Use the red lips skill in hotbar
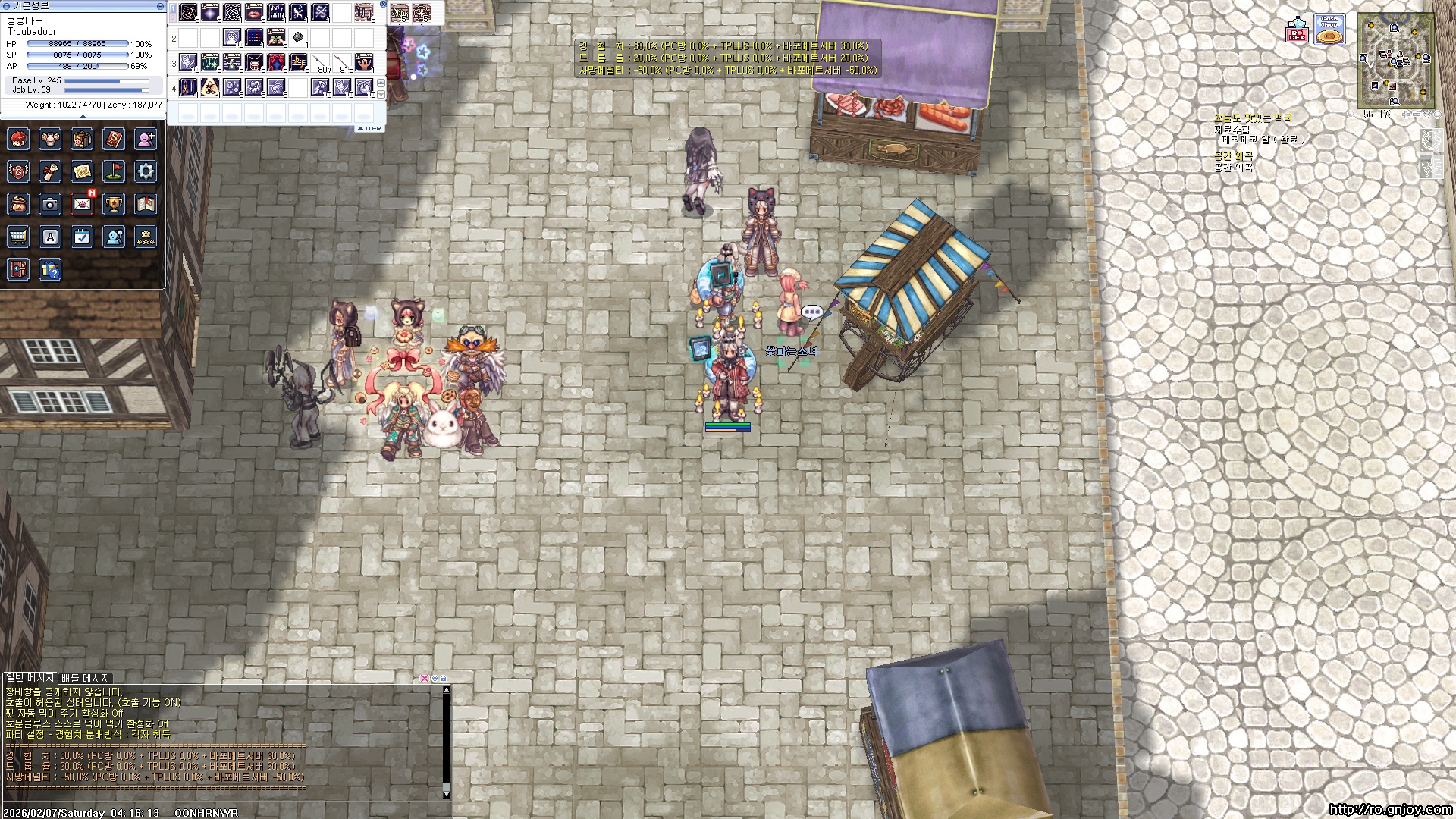Viewport: 1456px width, 819px height. (254, 12)
